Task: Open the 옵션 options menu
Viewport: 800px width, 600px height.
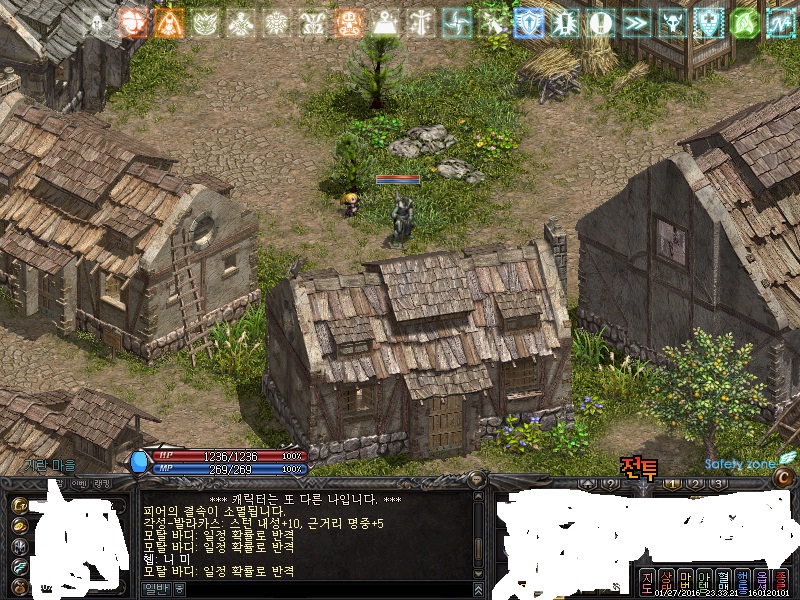Action: 761,582
